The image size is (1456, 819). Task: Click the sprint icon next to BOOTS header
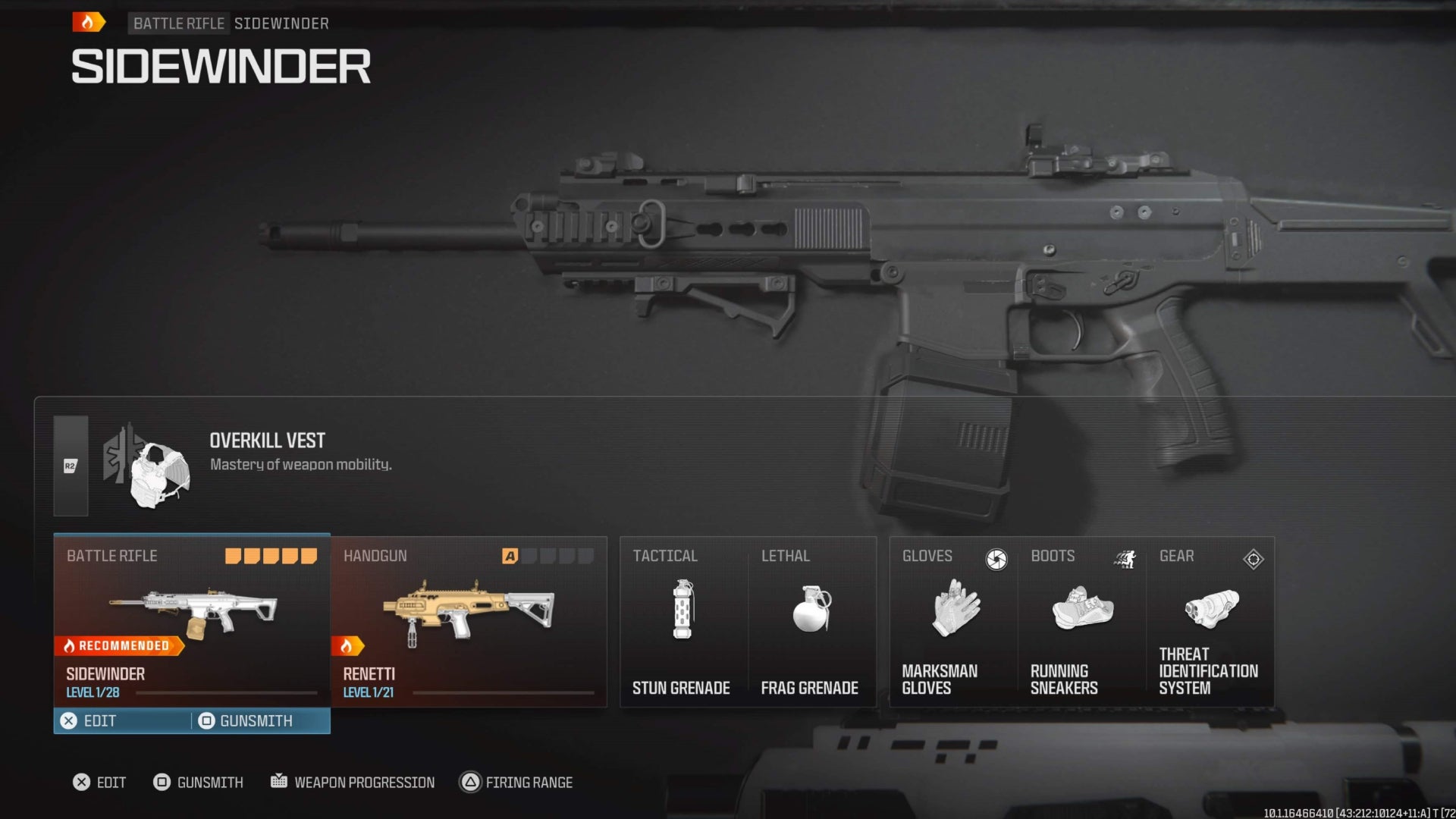(x=1125, y=559)
